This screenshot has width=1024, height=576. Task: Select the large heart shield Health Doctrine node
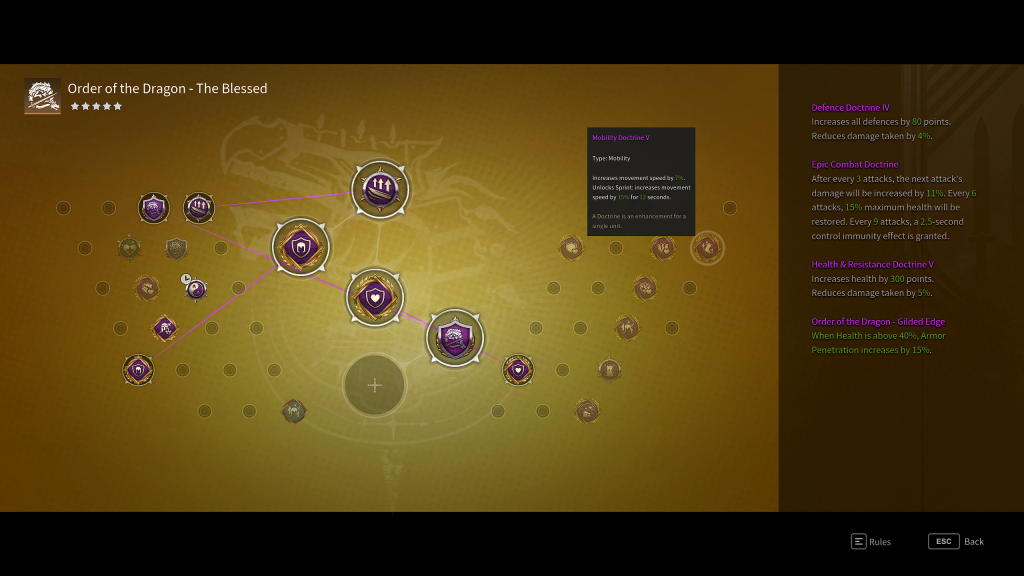[x=375, y=297]
